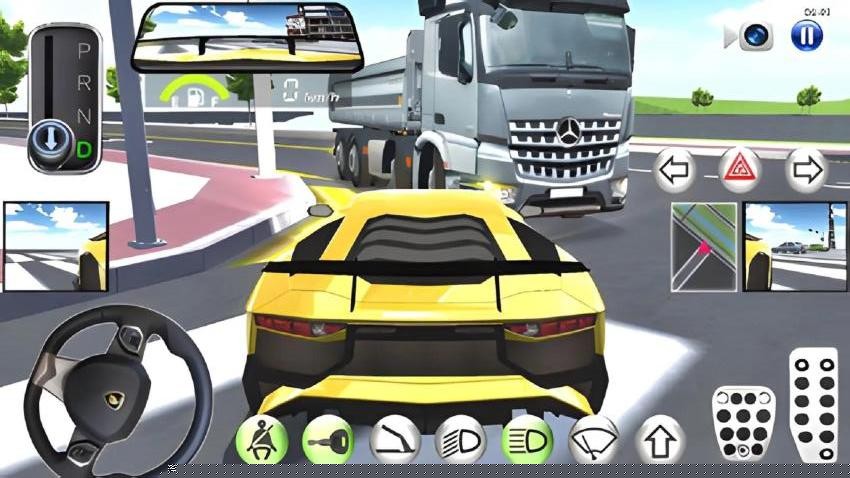
Task: Step on the brake pedal
Action: (x=743, y=422)
